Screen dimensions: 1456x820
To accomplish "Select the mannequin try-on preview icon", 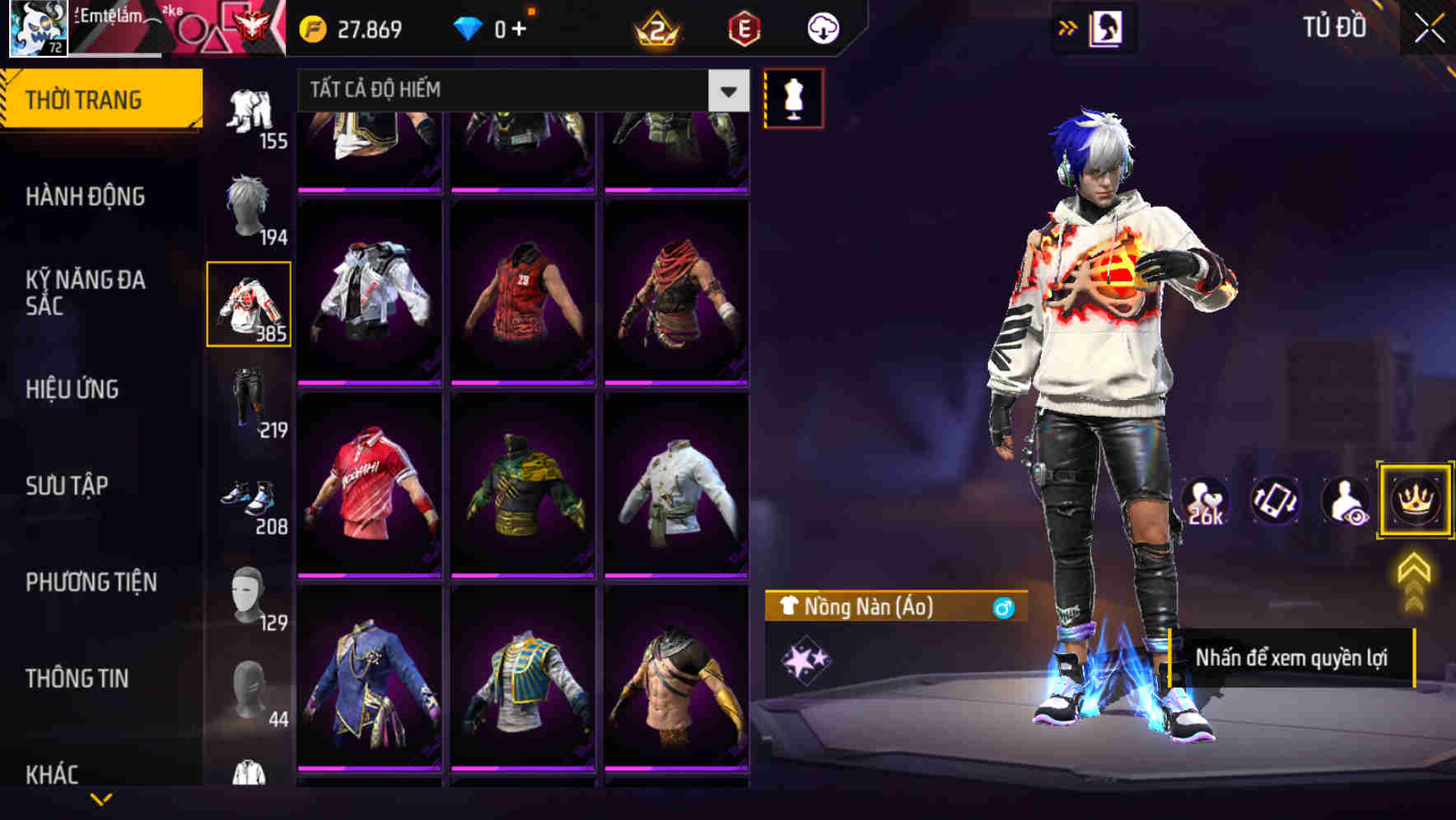I will pos(793,97).
